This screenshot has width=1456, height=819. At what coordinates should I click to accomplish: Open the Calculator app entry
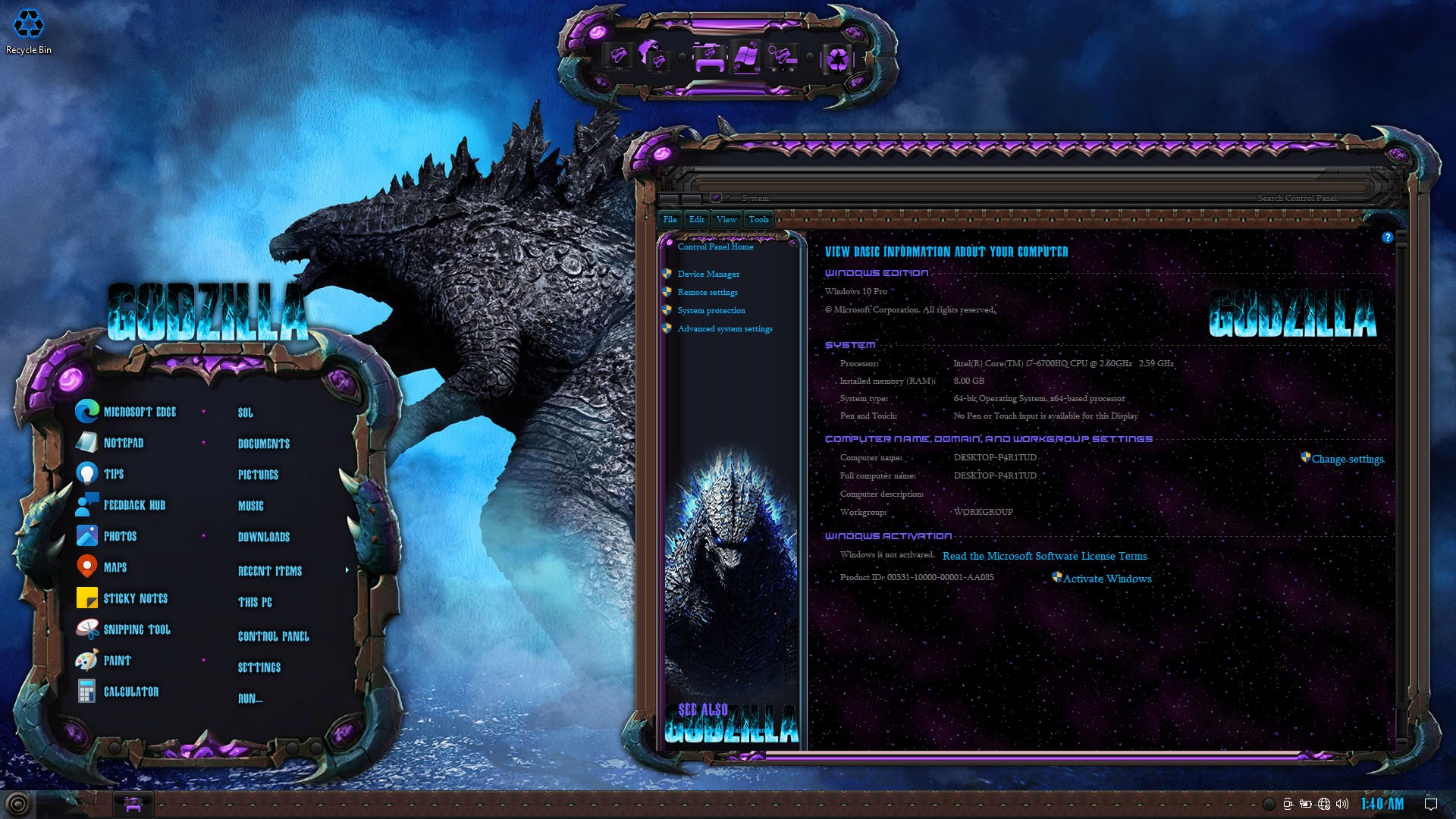pos(130,692)
